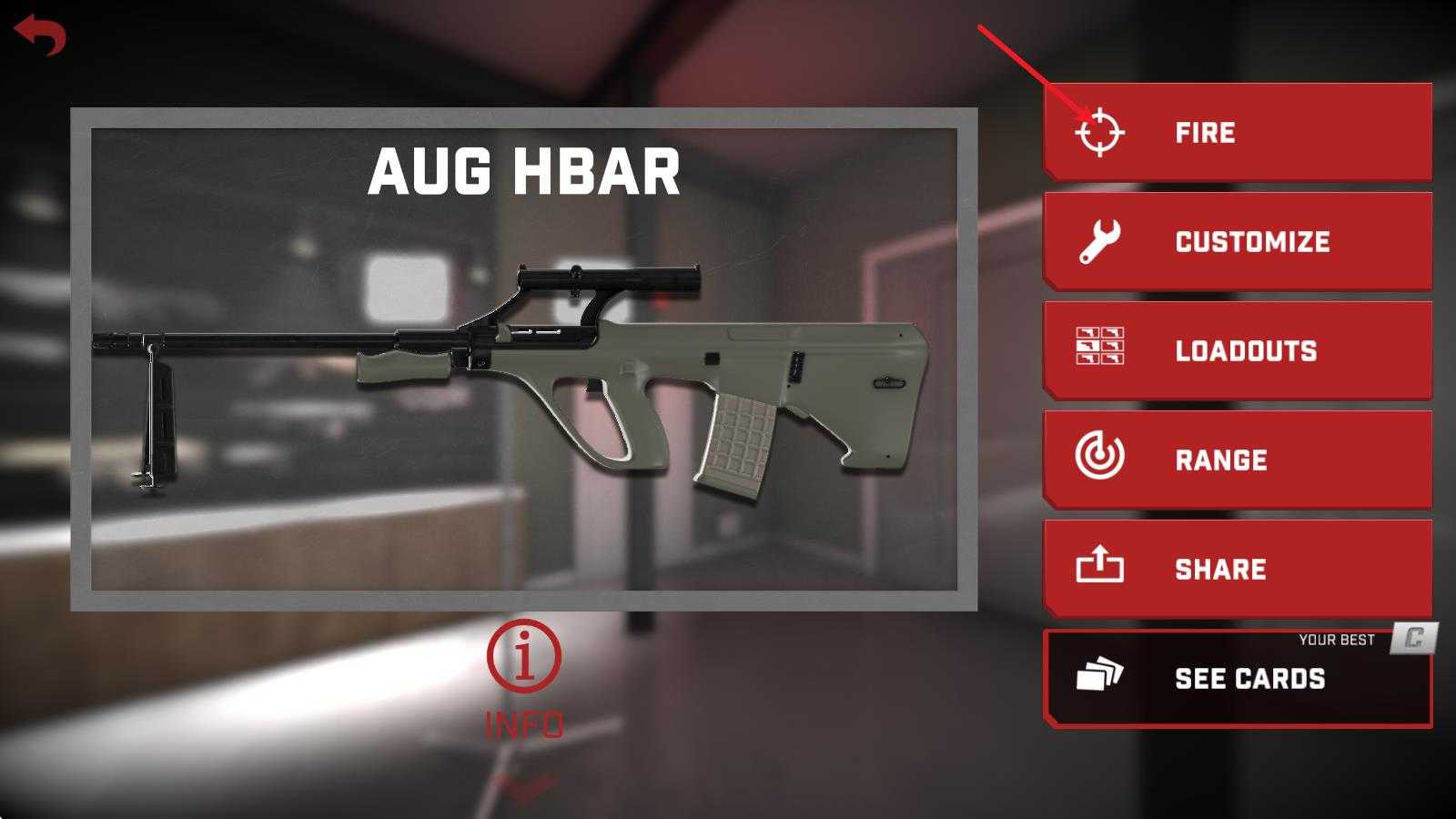Click the SHARE button
The width and height of the screenshot is (1456, 819).
(1238, 570)
